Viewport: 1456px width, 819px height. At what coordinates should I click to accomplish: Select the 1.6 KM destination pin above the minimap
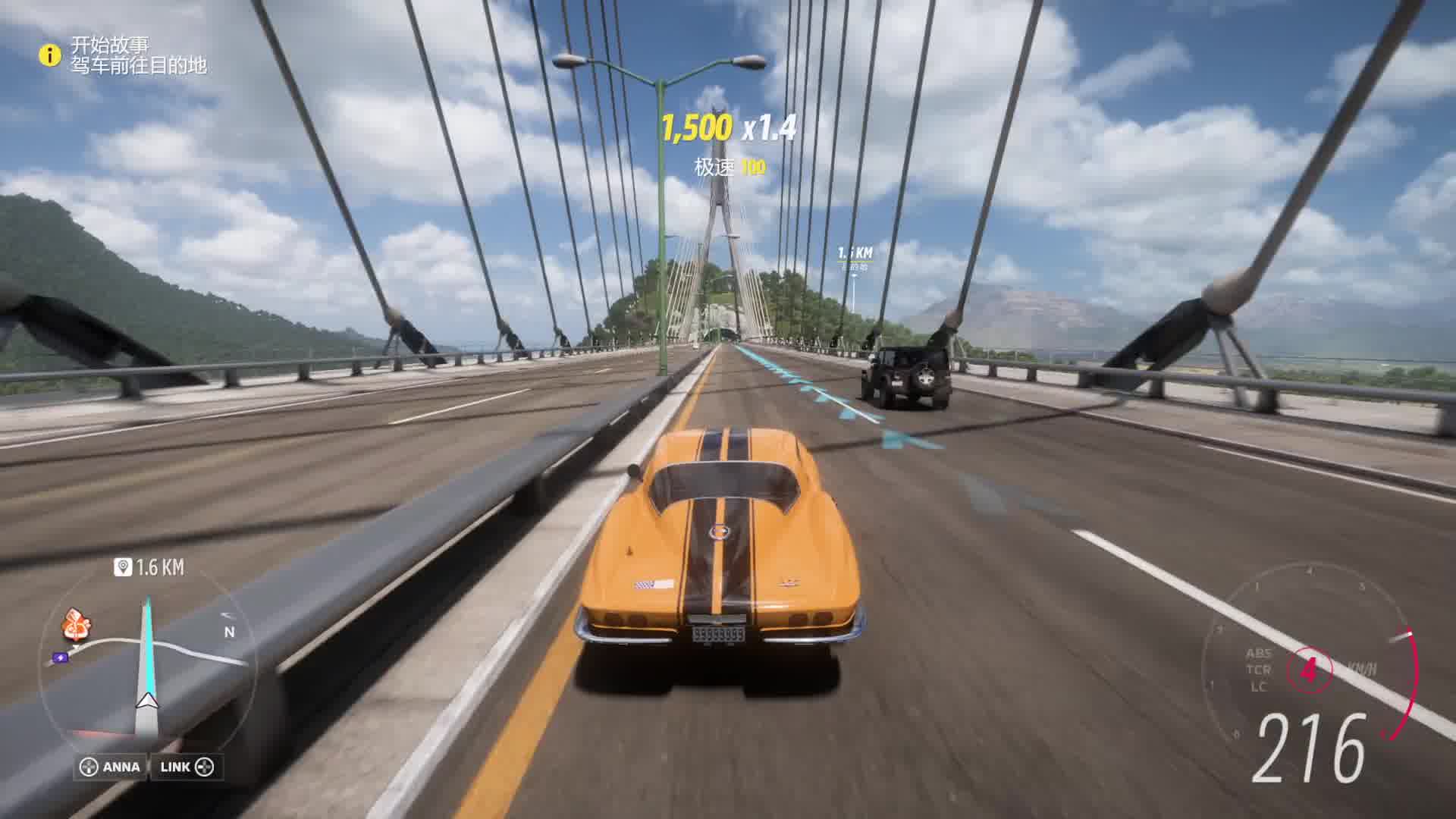coord(123,566)
